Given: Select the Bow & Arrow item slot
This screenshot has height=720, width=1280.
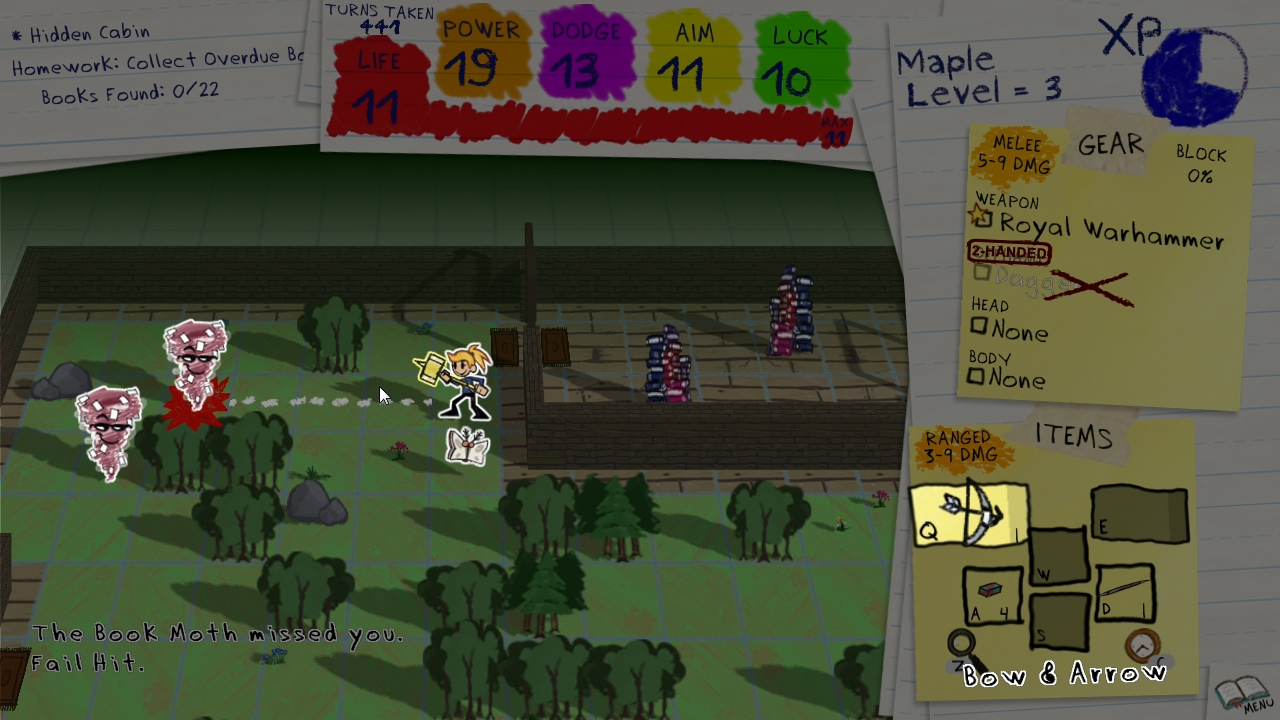Looking at the screenshot, I should coord(968,515).
